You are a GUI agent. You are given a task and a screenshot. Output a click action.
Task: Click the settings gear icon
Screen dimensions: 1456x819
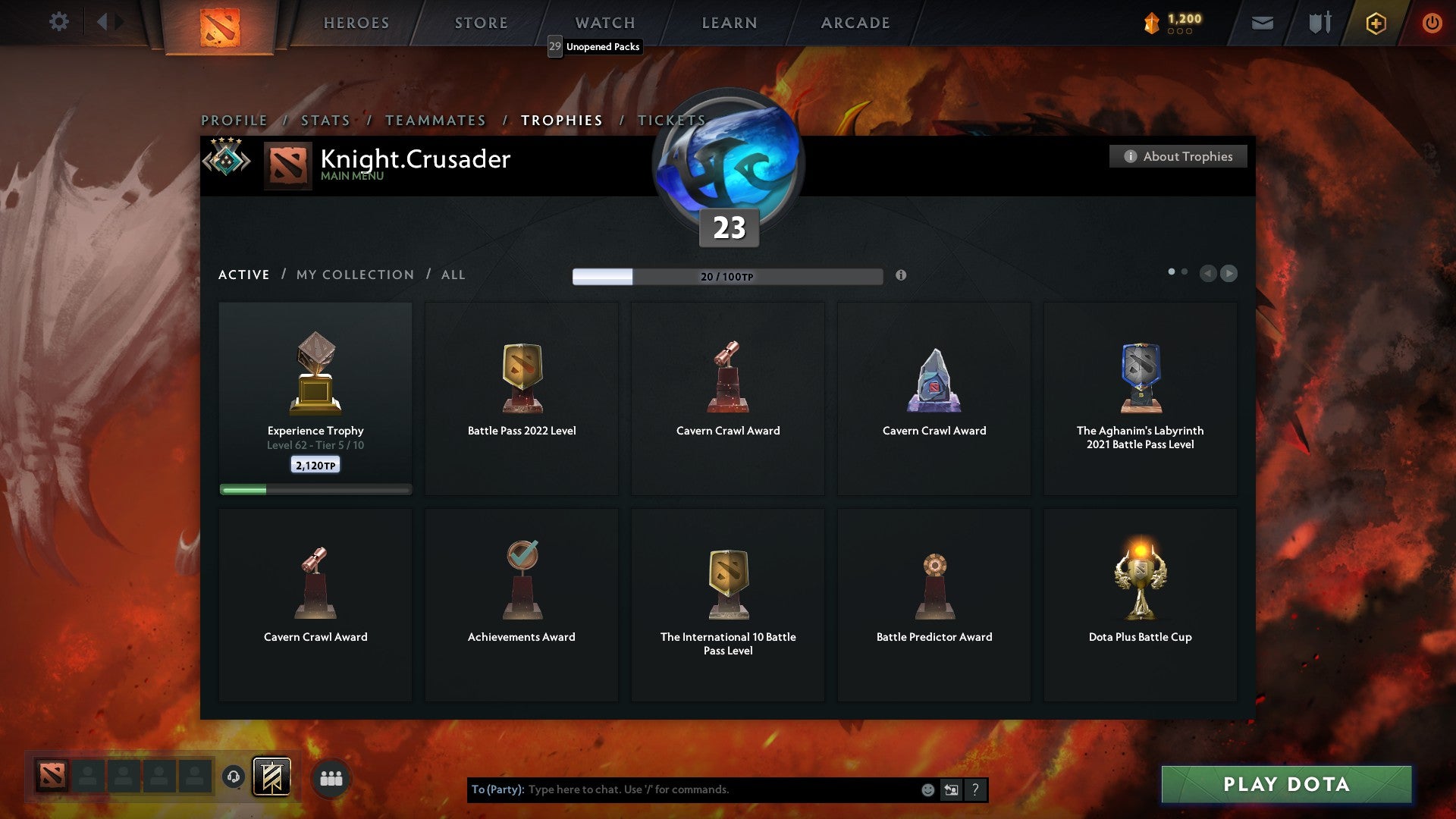58,22
